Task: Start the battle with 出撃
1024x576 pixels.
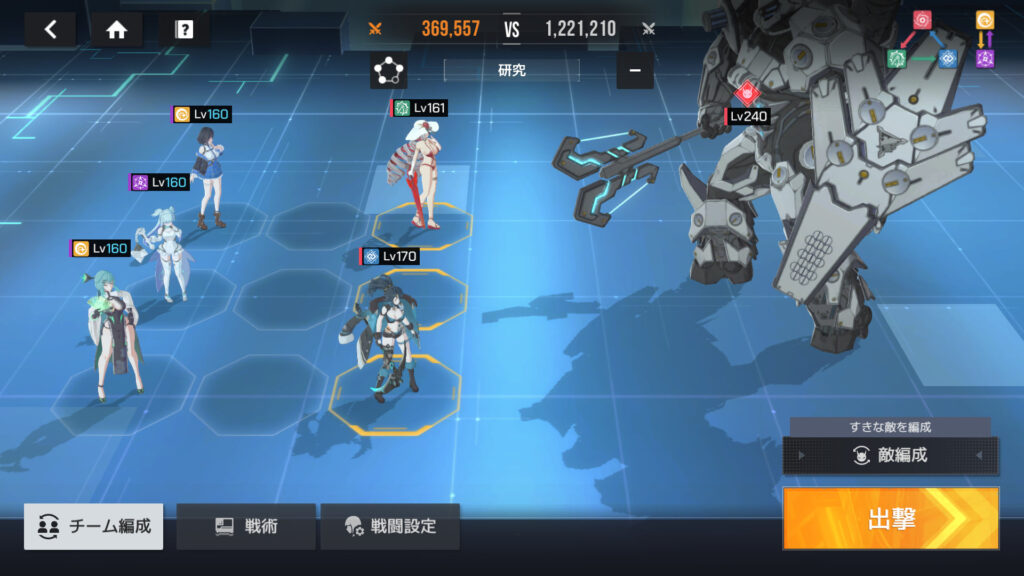Action: [x=890, y=518]
